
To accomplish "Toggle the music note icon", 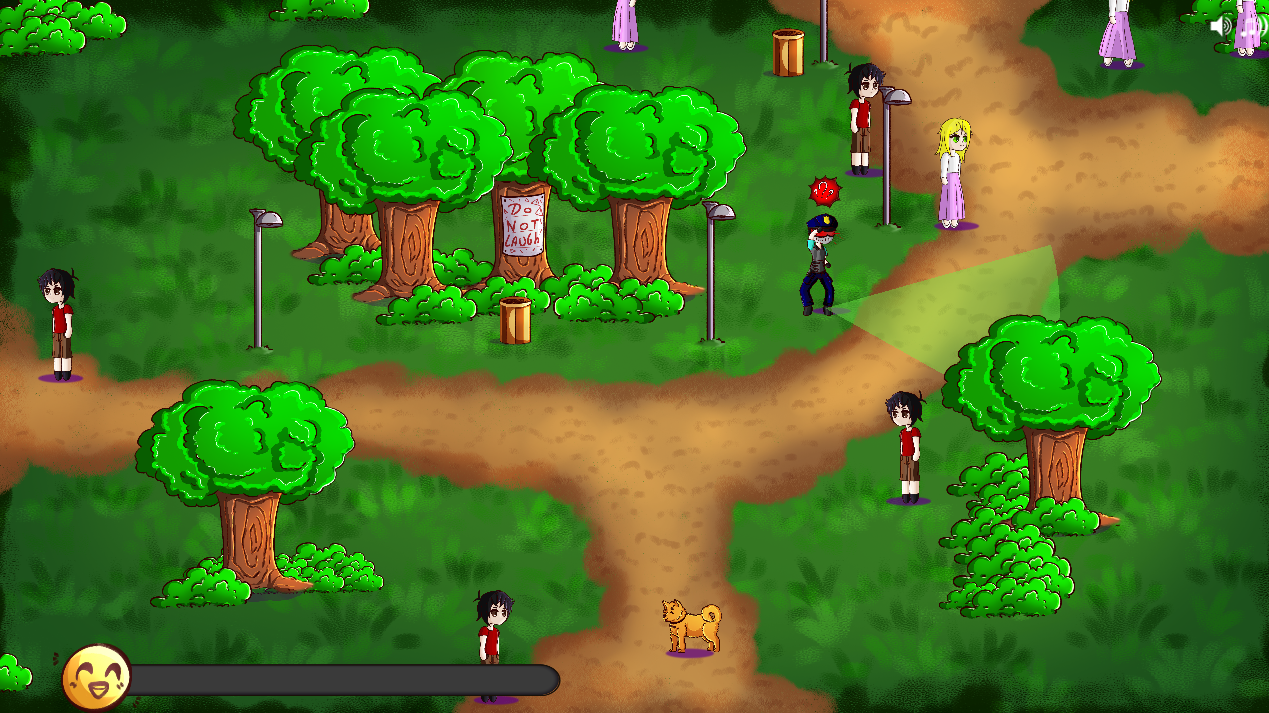I will 1250,26.
